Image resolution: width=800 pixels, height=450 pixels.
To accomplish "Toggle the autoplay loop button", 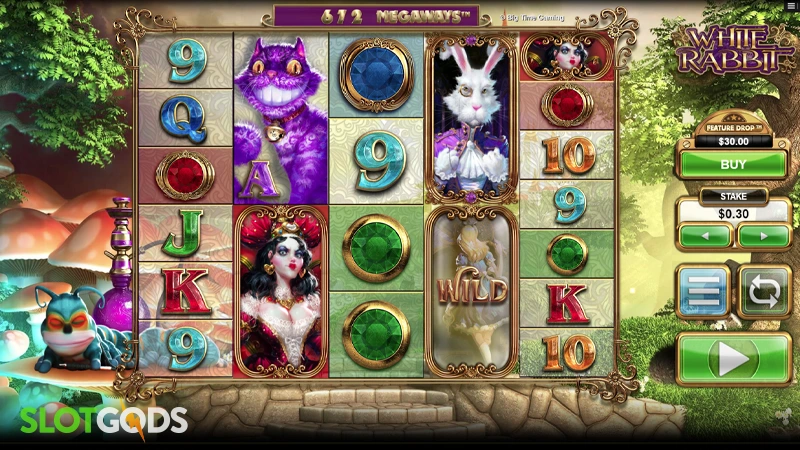I will pyautogui.click(x=764, y=292).
